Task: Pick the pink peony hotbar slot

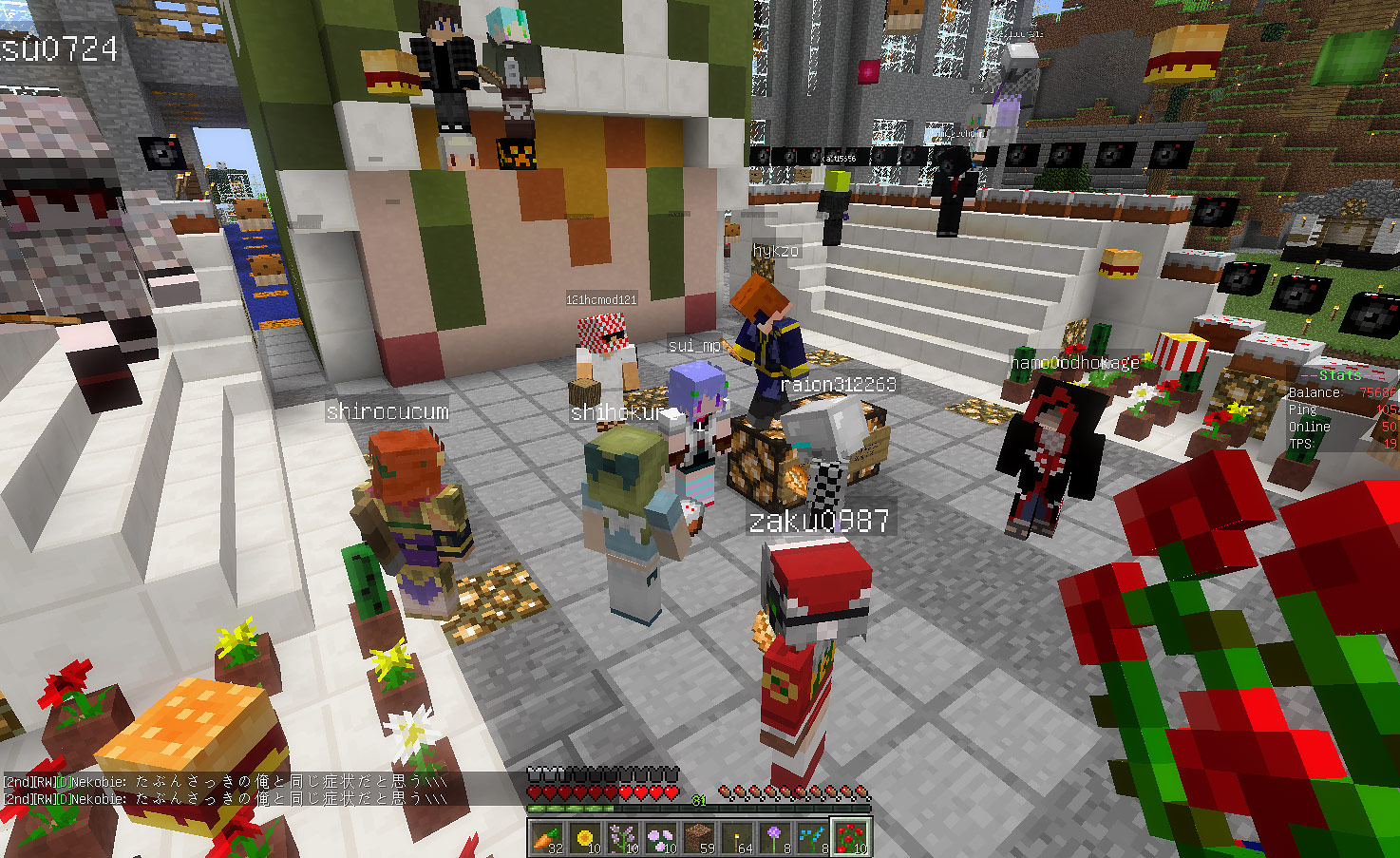Action: 660,838
